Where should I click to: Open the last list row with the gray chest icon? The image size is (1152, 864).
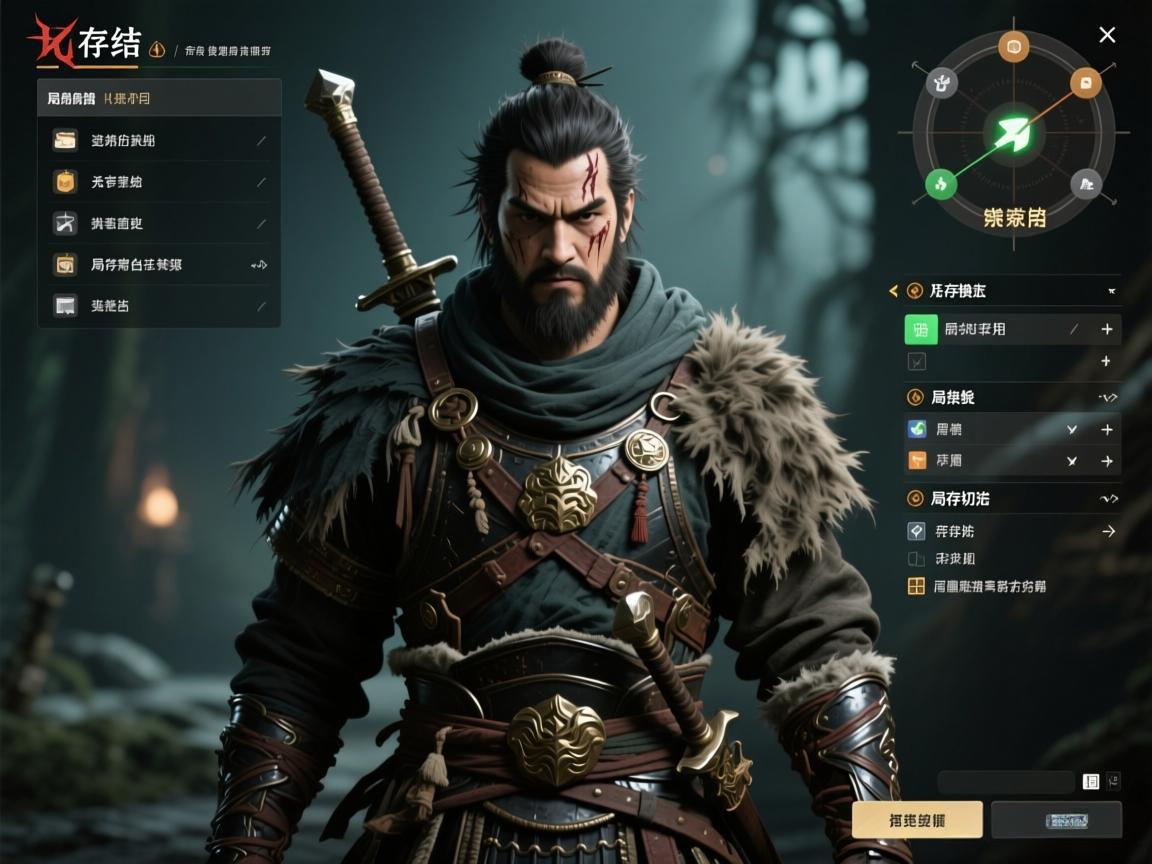[x=159, y=306]
